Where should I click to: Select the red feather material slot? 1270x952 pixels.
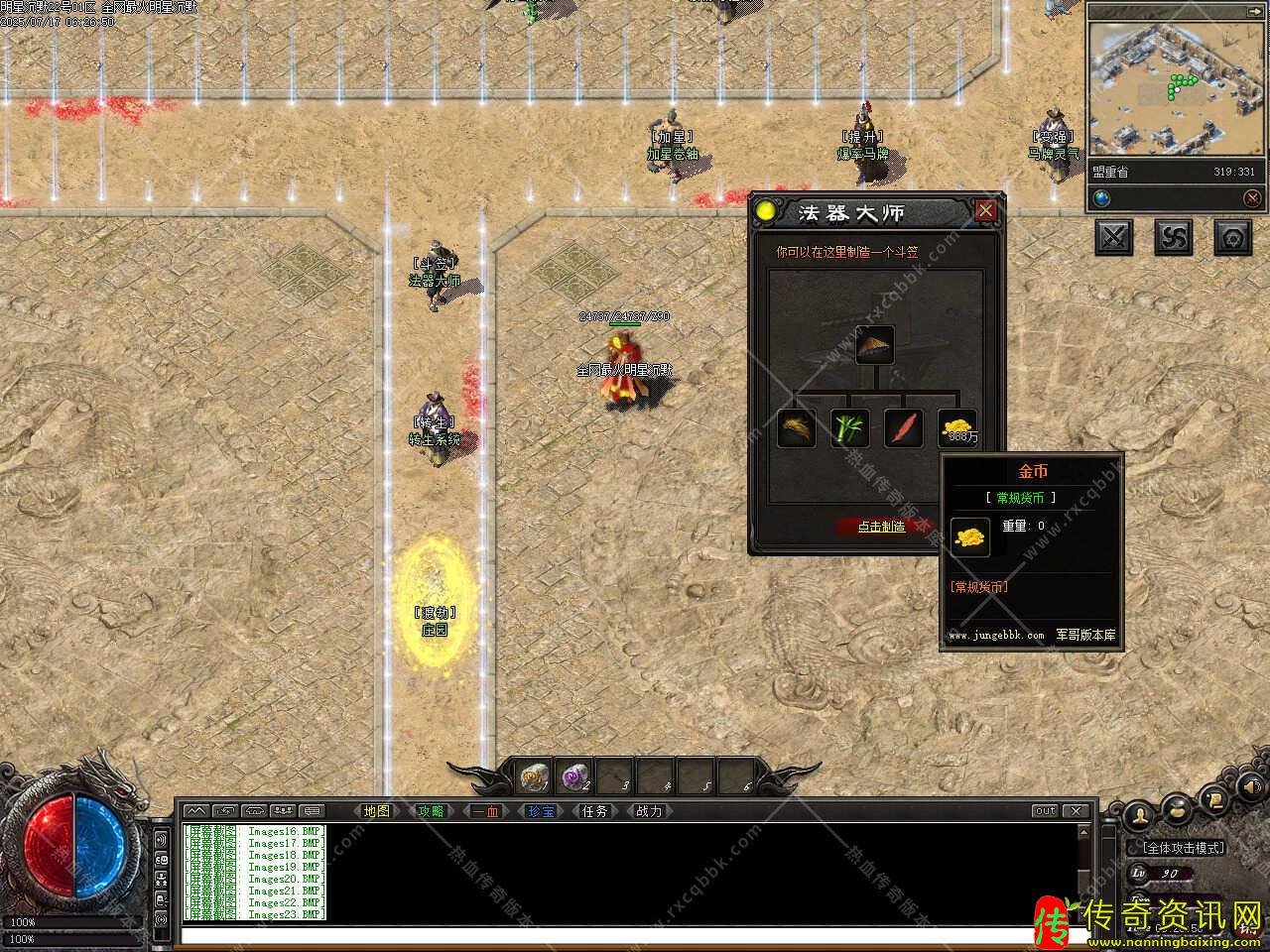point(904,428)
